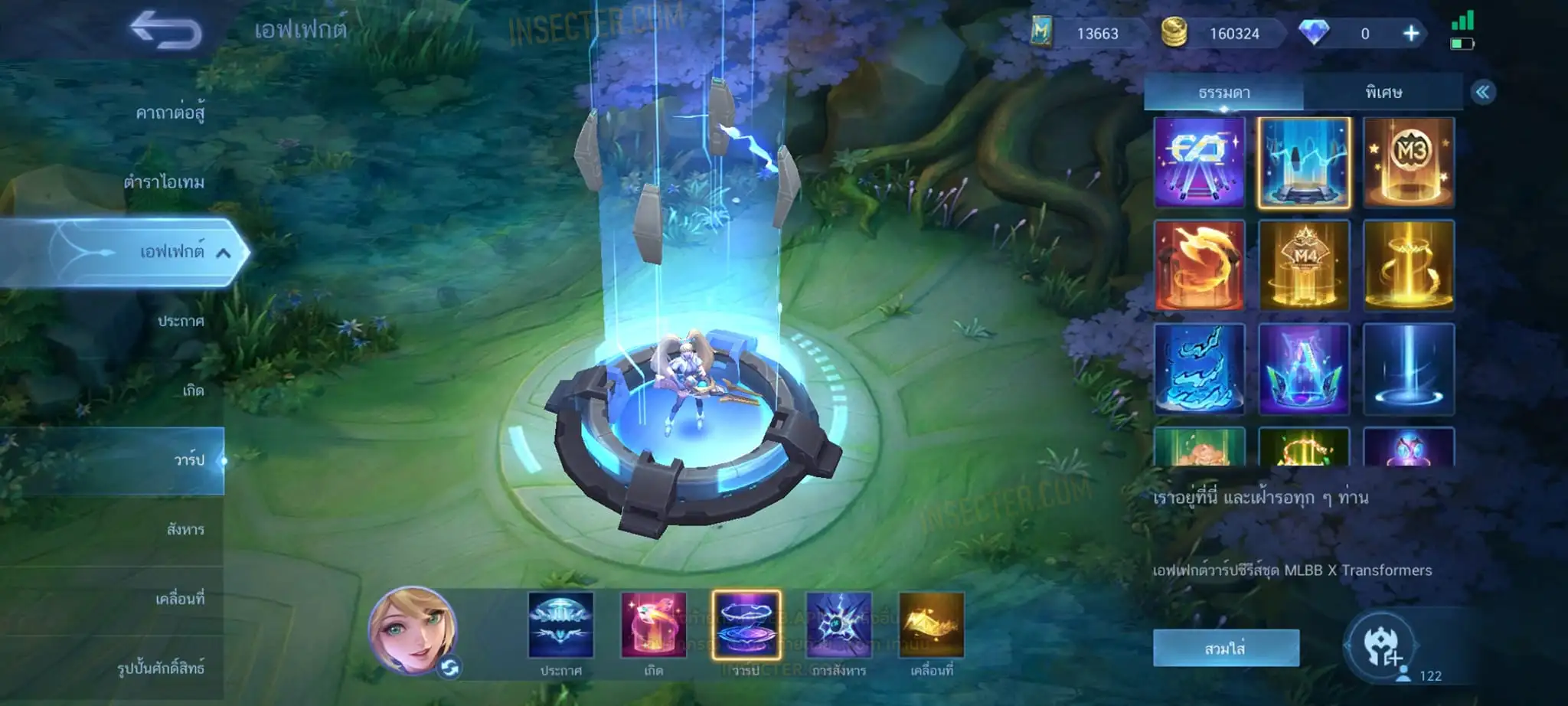This screenshot has width=1568, height=706.
Task: Equip the effect with the สวมใส่ button
Action: pyautogui.click(x=1225, y=649)
